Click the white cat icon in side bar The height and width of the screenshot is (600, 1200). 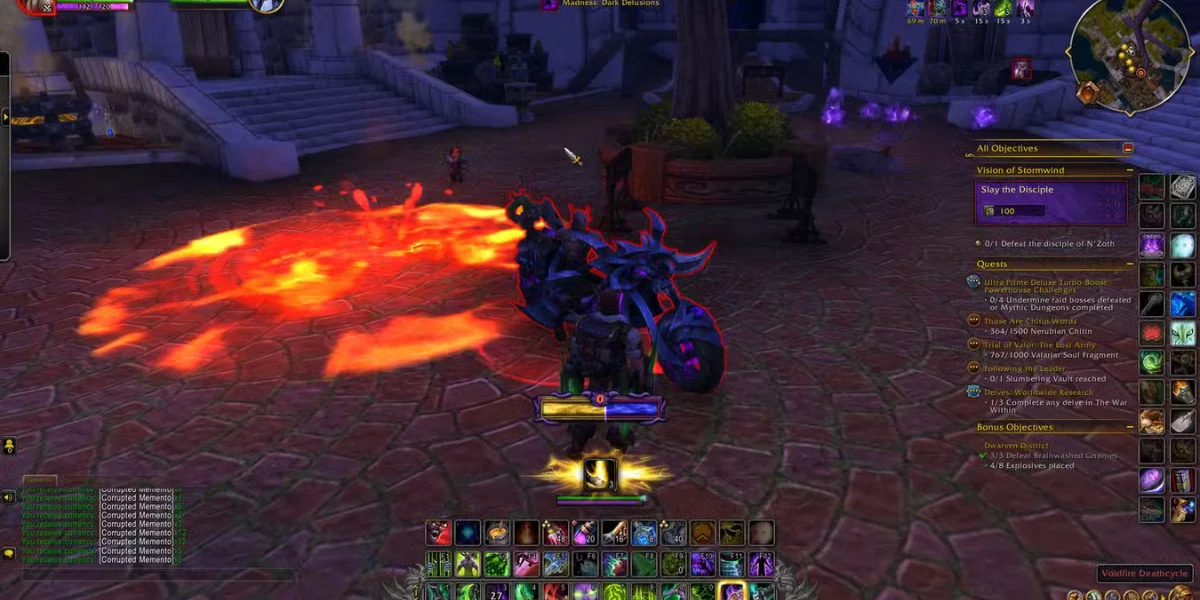click(x=1183, y=333)
